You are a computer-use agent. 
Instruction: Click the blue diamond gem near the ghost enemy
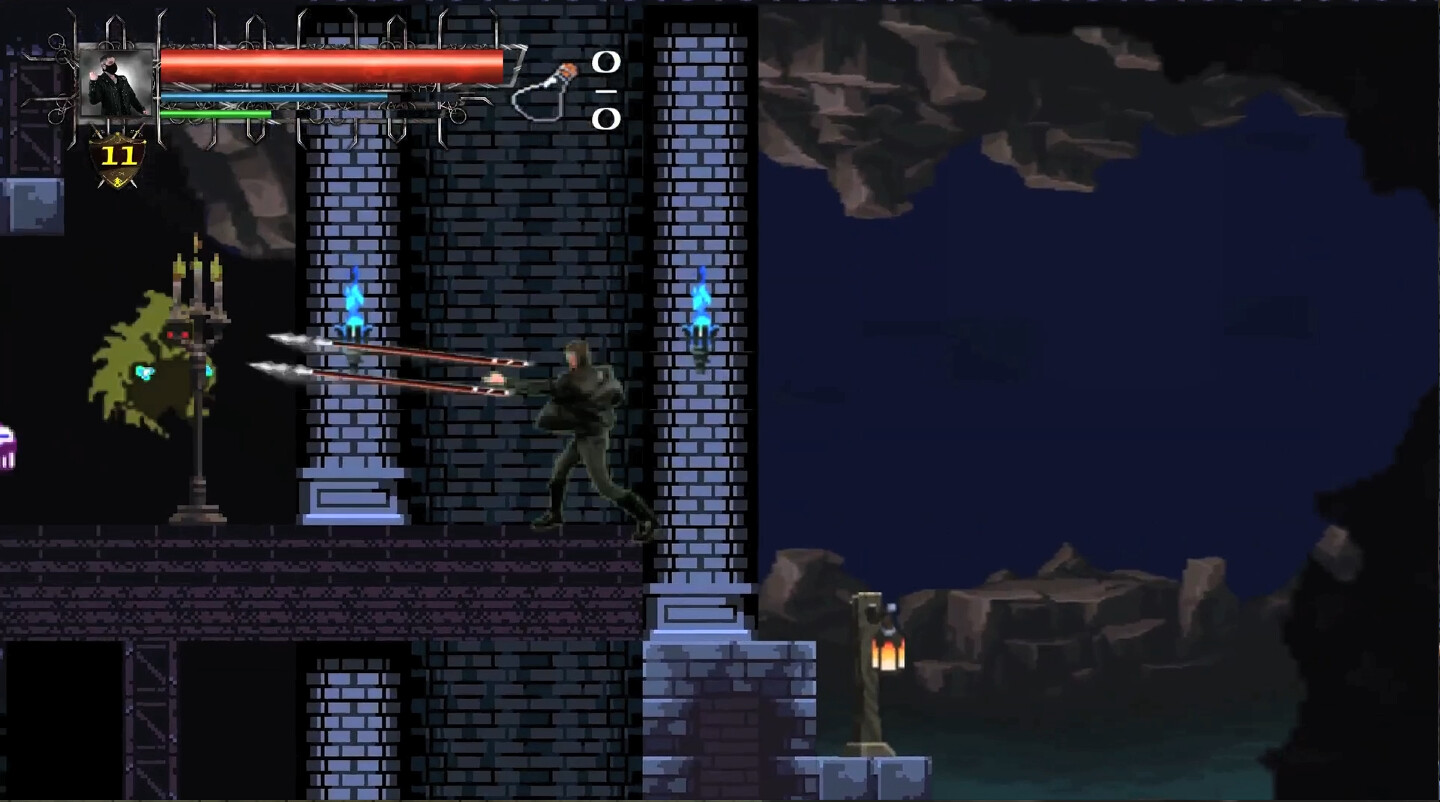pos(143,372)
